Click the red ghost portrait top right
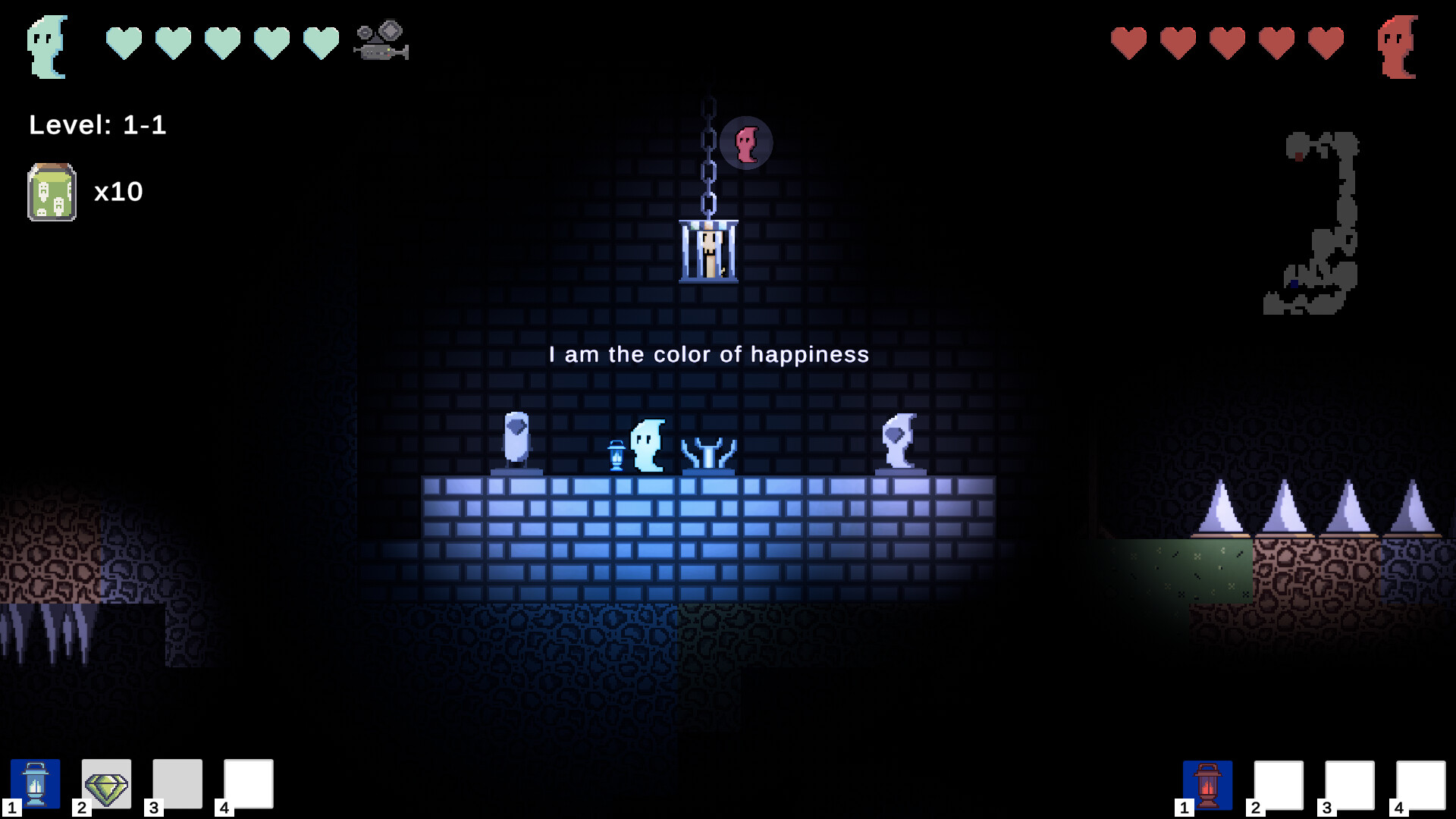The width and height of the screenshot is (1456, 819). click(x=1399, y=45)
